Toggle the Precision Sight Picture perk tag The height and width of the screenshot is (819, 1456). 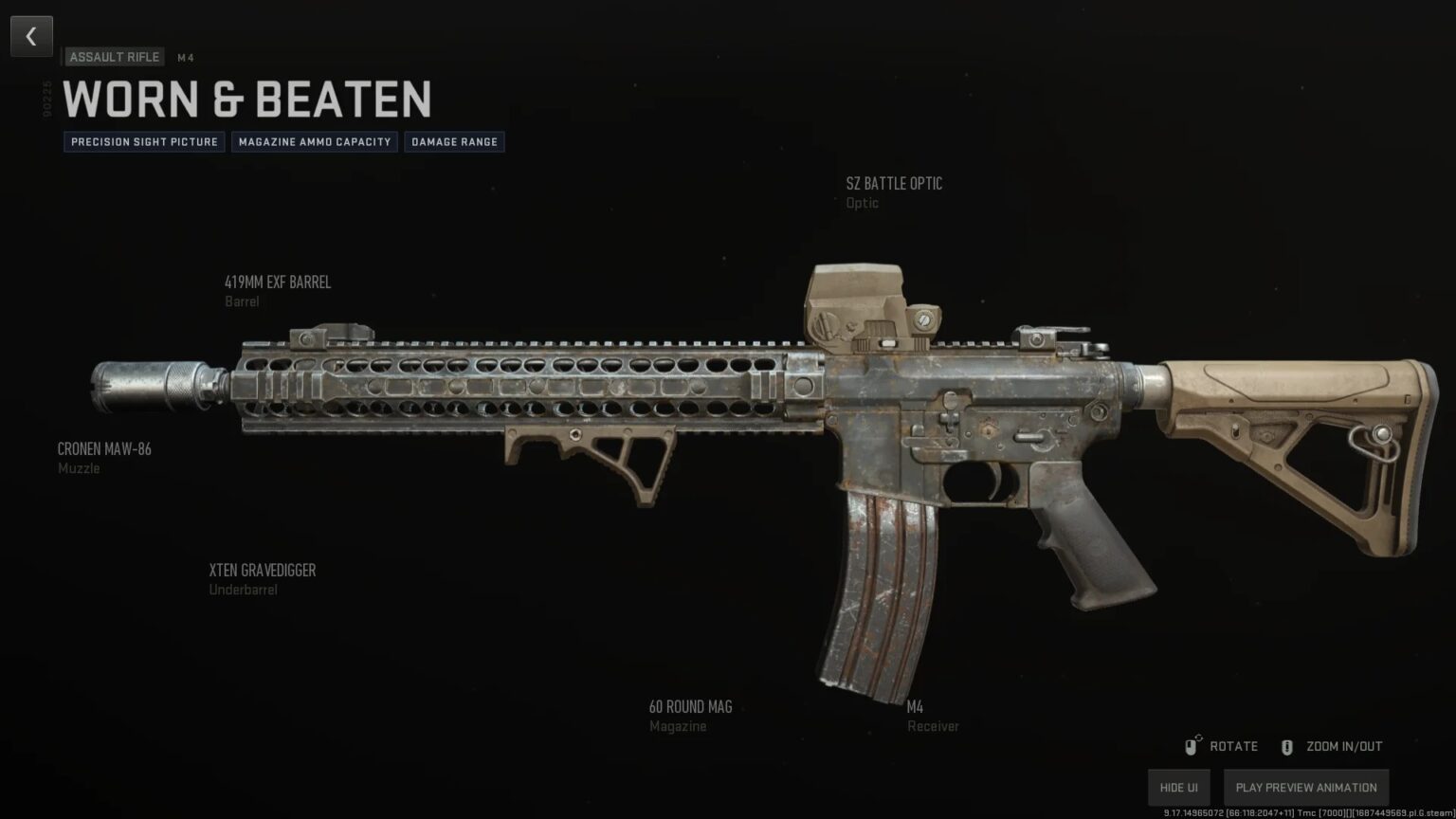click(x=143, y=141)
